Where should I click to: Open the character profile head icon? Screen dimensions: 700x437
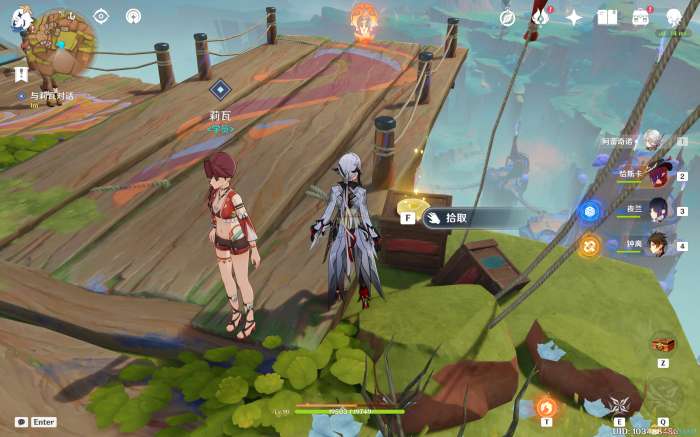(x=674, y=17)
